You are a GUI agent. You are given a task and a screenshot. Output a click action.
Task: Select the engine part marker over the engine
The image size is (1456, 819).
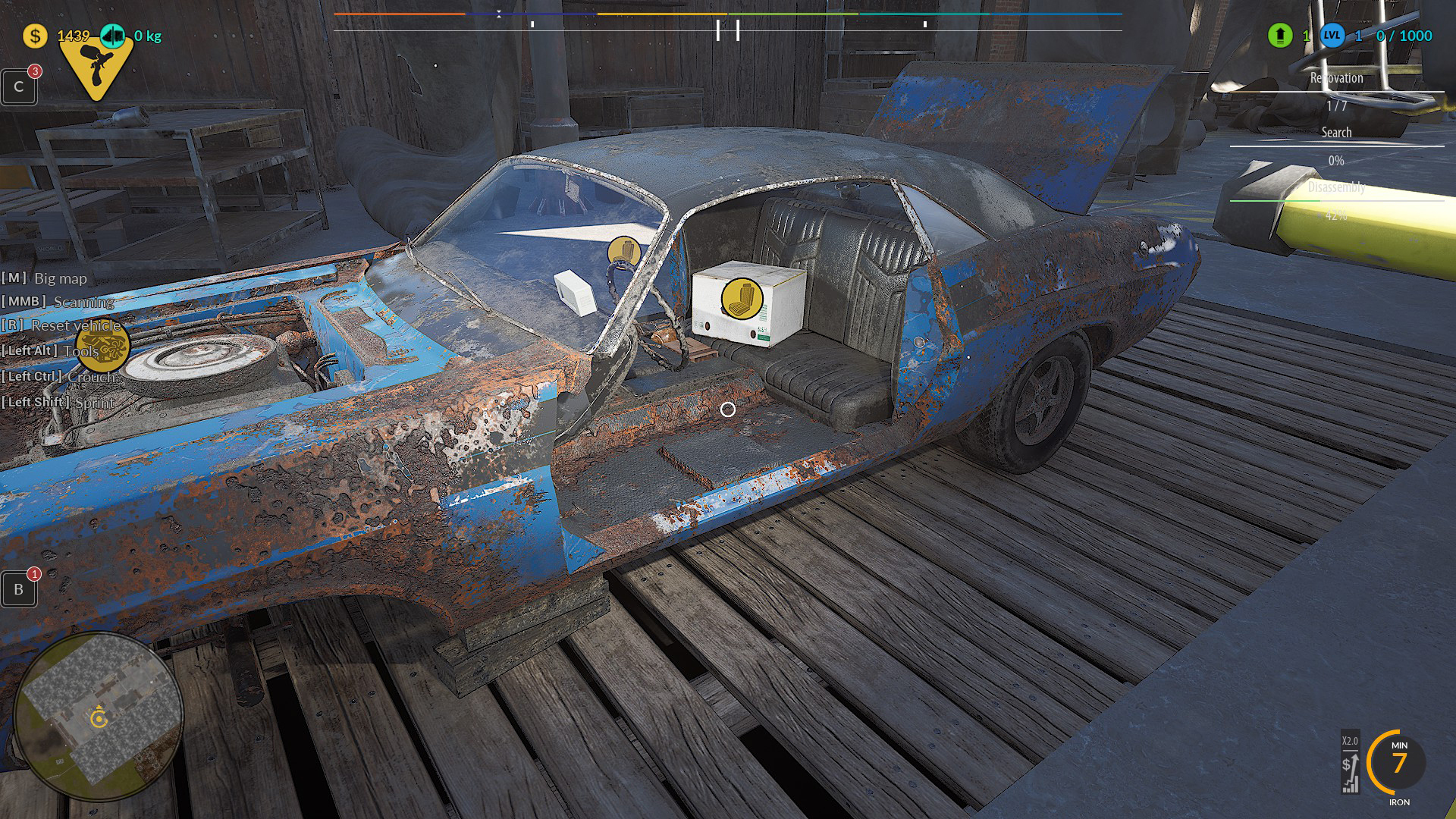103,347
